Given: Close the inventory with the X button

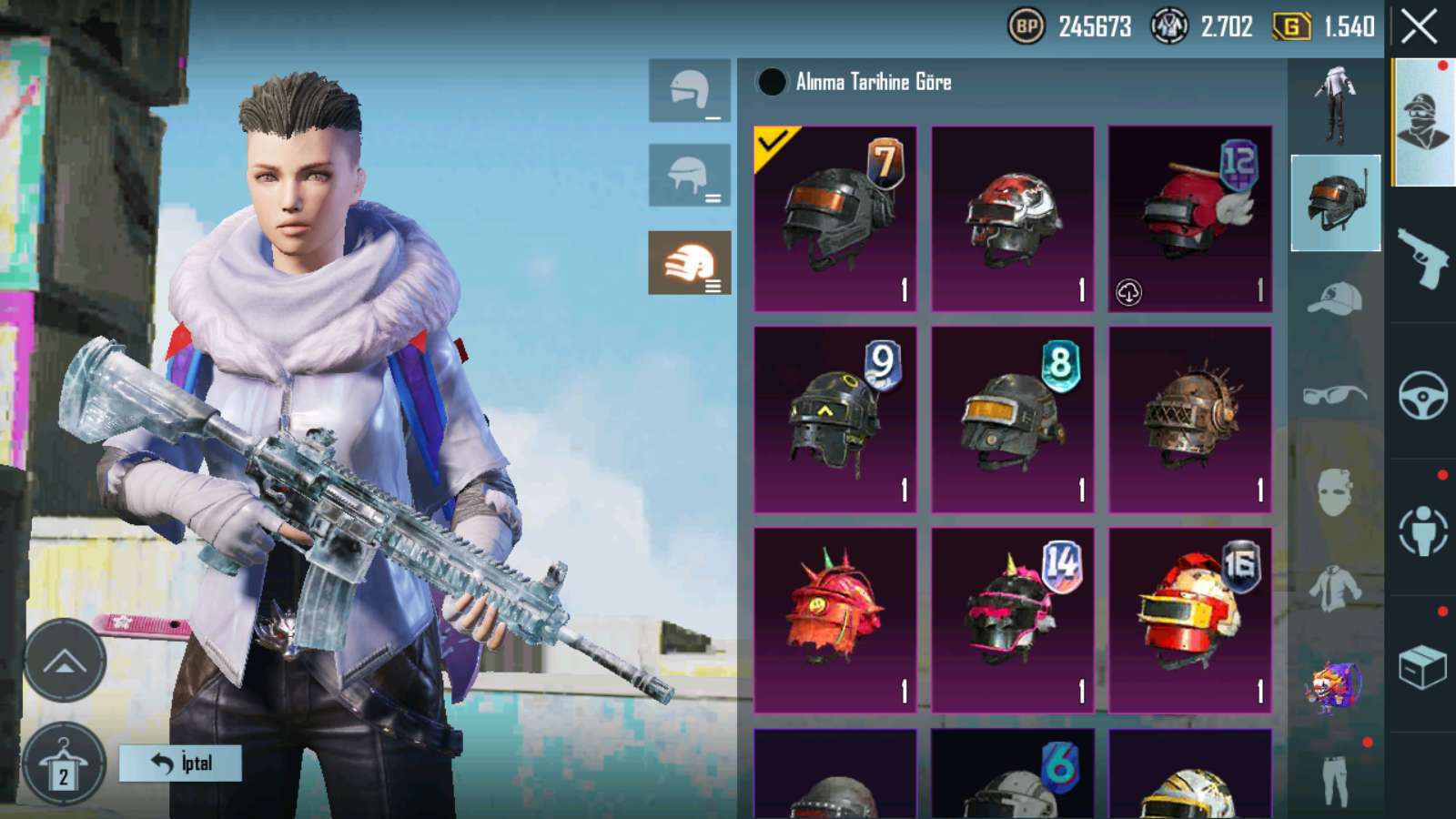Looking at the screenshot, I should (1420, 27).
